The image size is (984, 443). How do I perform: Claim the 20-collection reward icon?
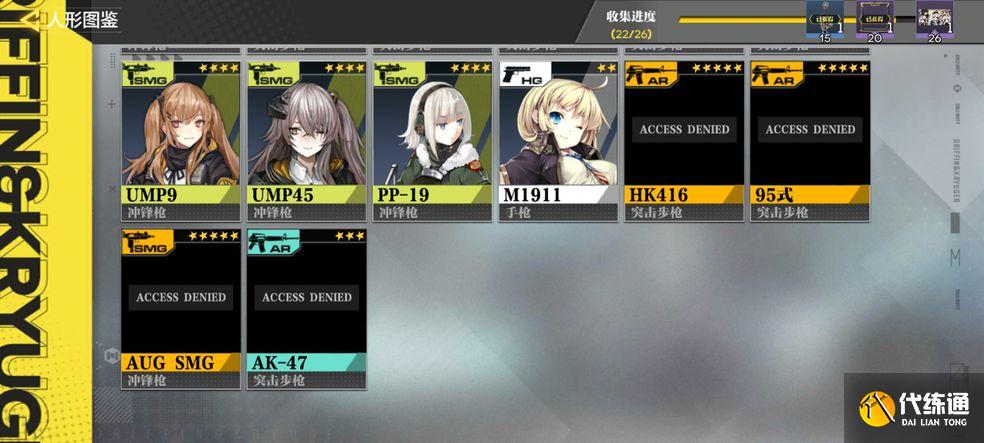pyautogui.click(x=874, y=19)
